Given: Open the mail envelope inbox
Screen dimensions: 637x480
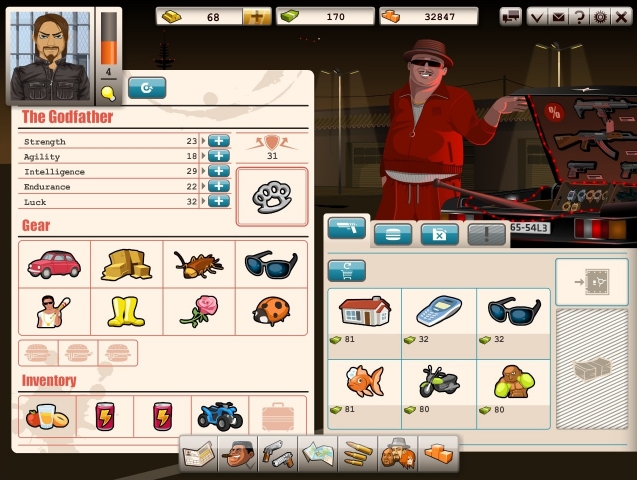Looking at the screenshot, I should click(x=559, y=16).
